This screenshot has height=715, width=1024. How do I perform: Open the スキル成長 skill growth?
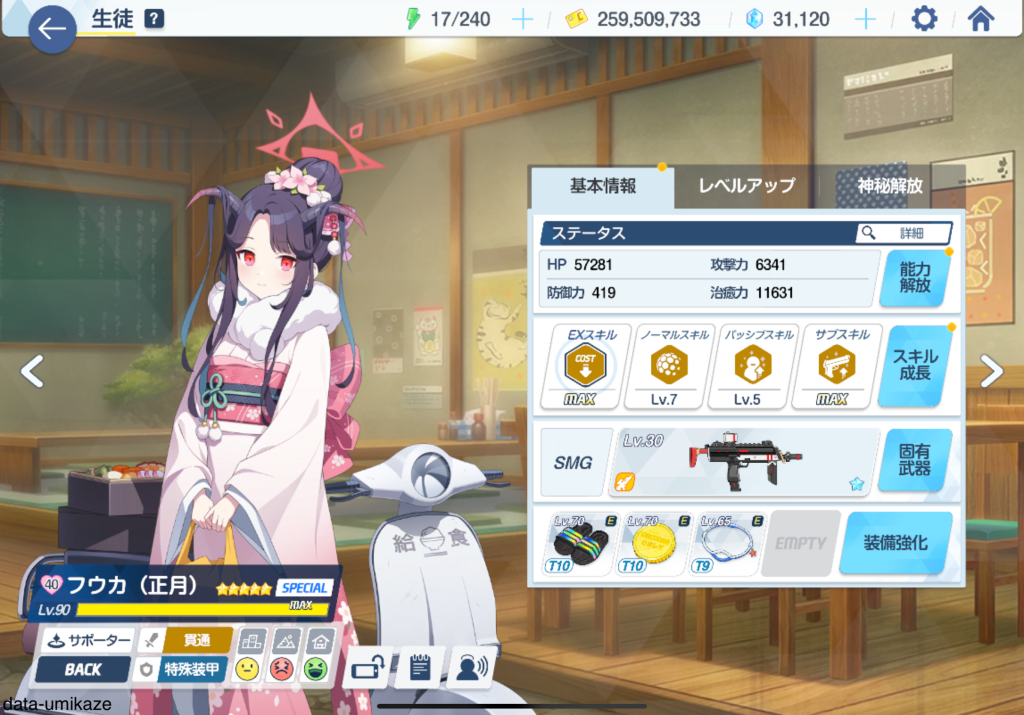(914, 365)
